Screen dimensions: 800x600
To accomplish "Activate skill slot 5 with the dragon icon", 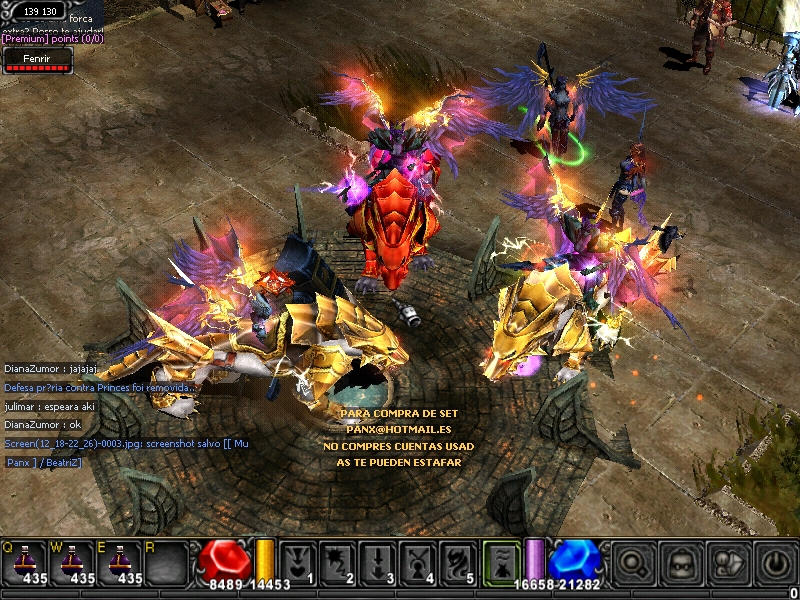I will coord(458,563).
